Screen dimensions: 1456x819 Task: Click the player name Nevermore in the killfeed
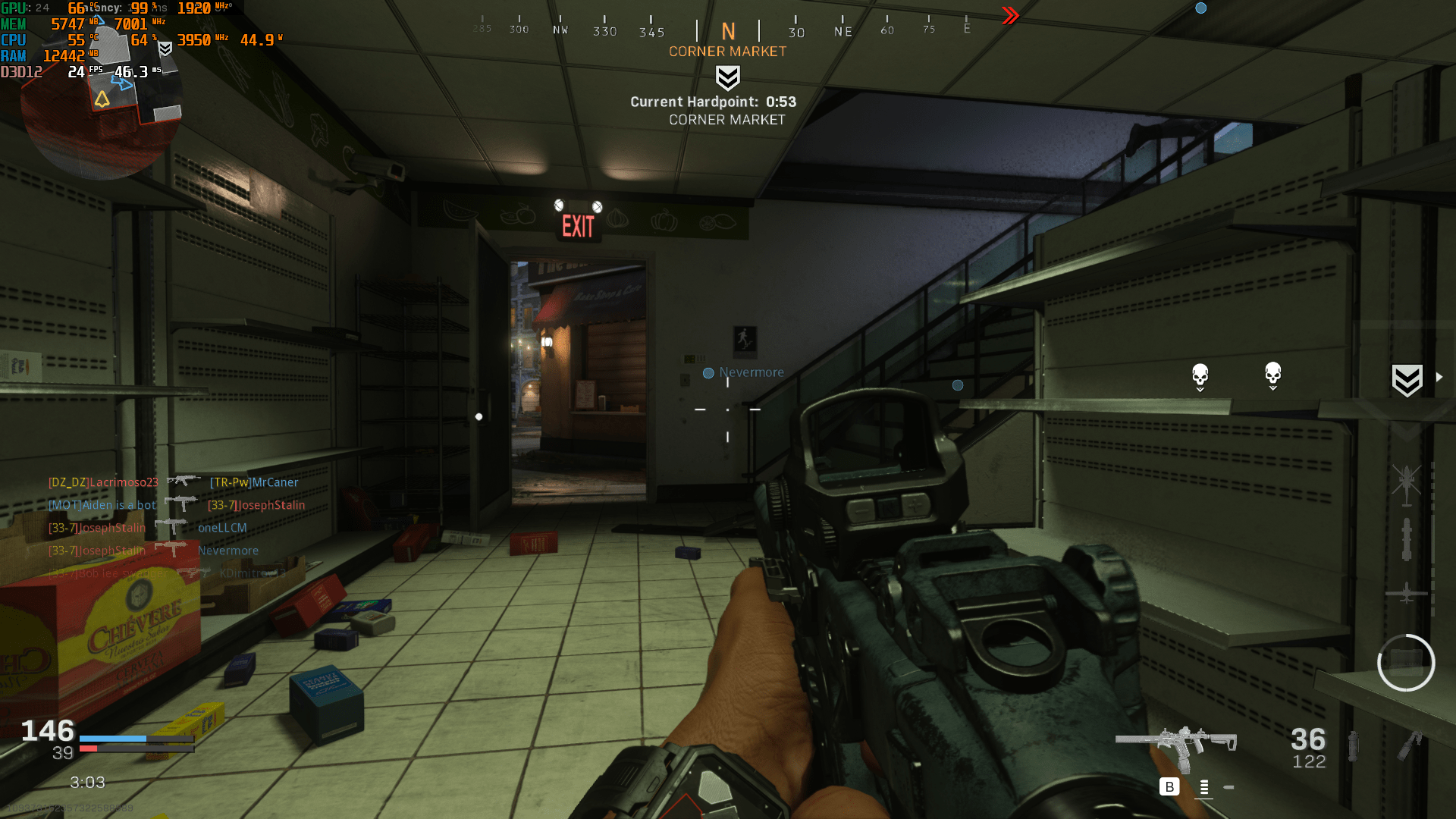(x=227, y=551)
